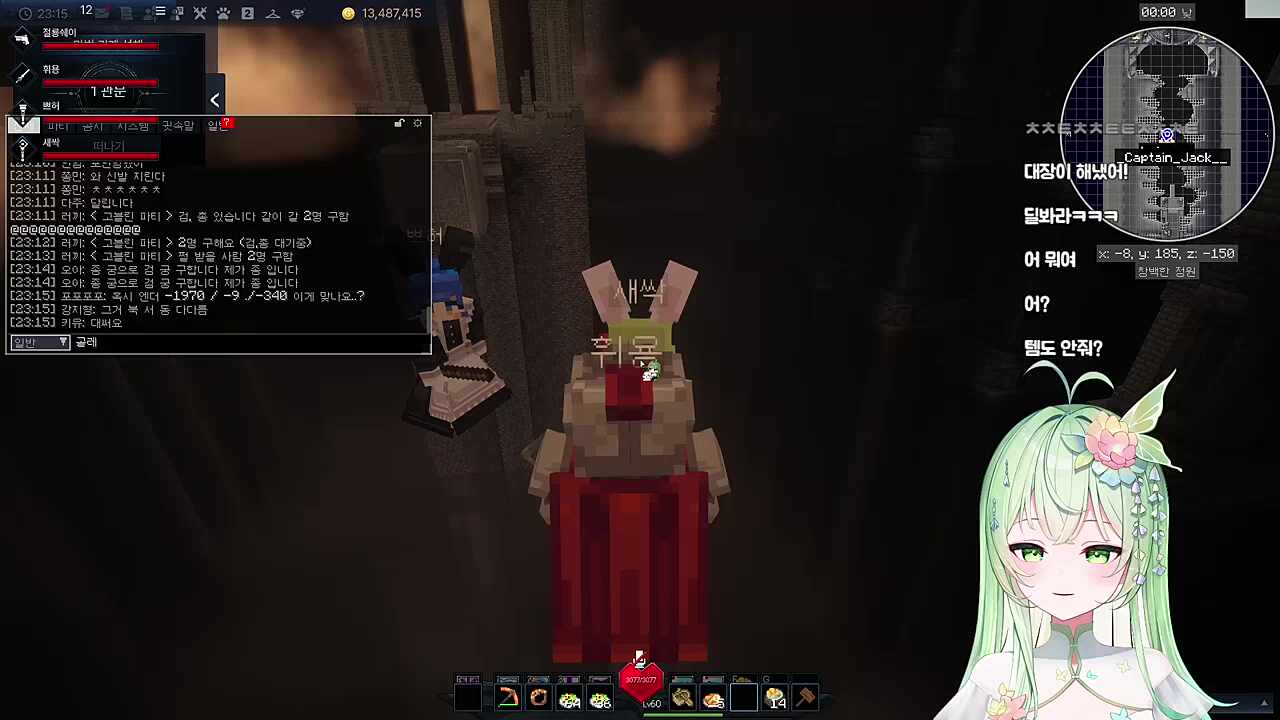Toggle the chat lock icon

(x=399, y=123)
